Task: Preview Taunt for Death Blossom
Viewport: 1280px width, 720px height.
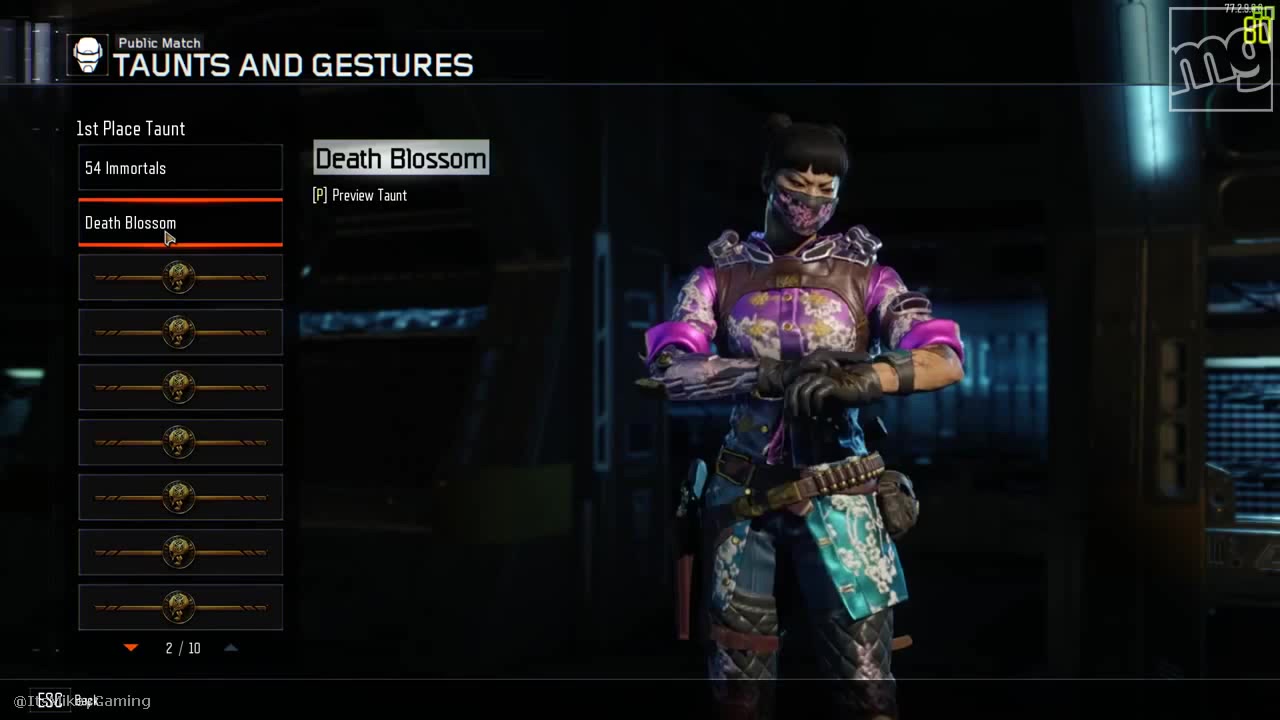Action: [x=360, y=196]
